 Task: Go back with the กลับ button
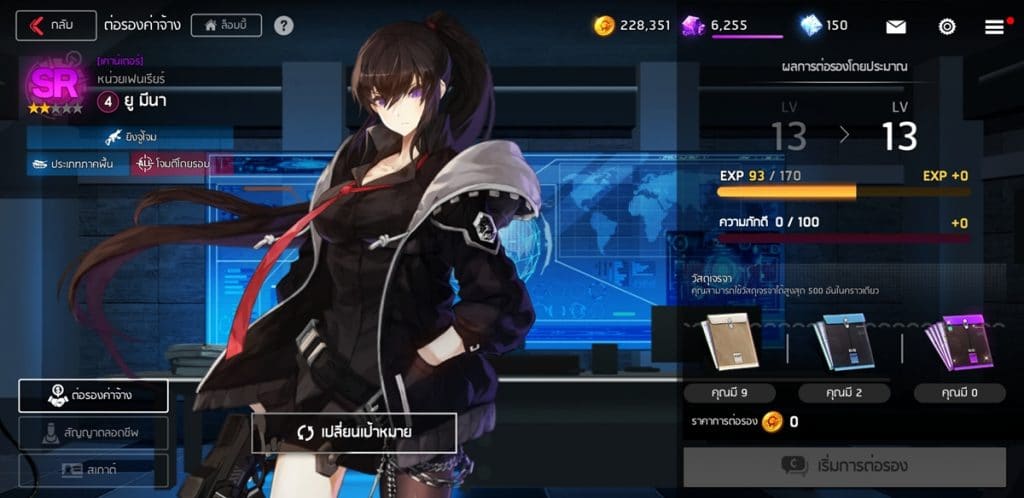coord(56,25)
